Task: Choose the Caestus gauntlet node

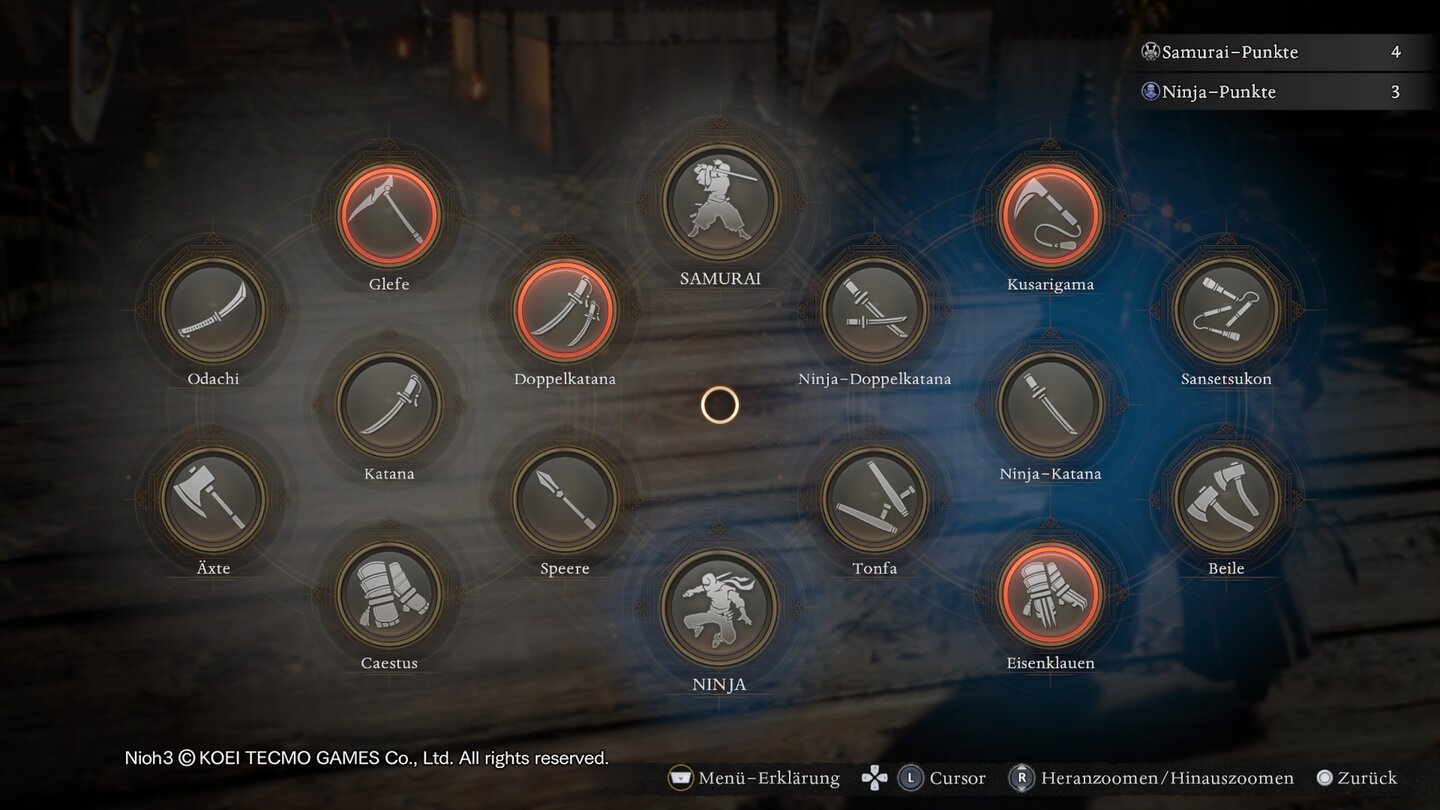Action: pos(389,593)
